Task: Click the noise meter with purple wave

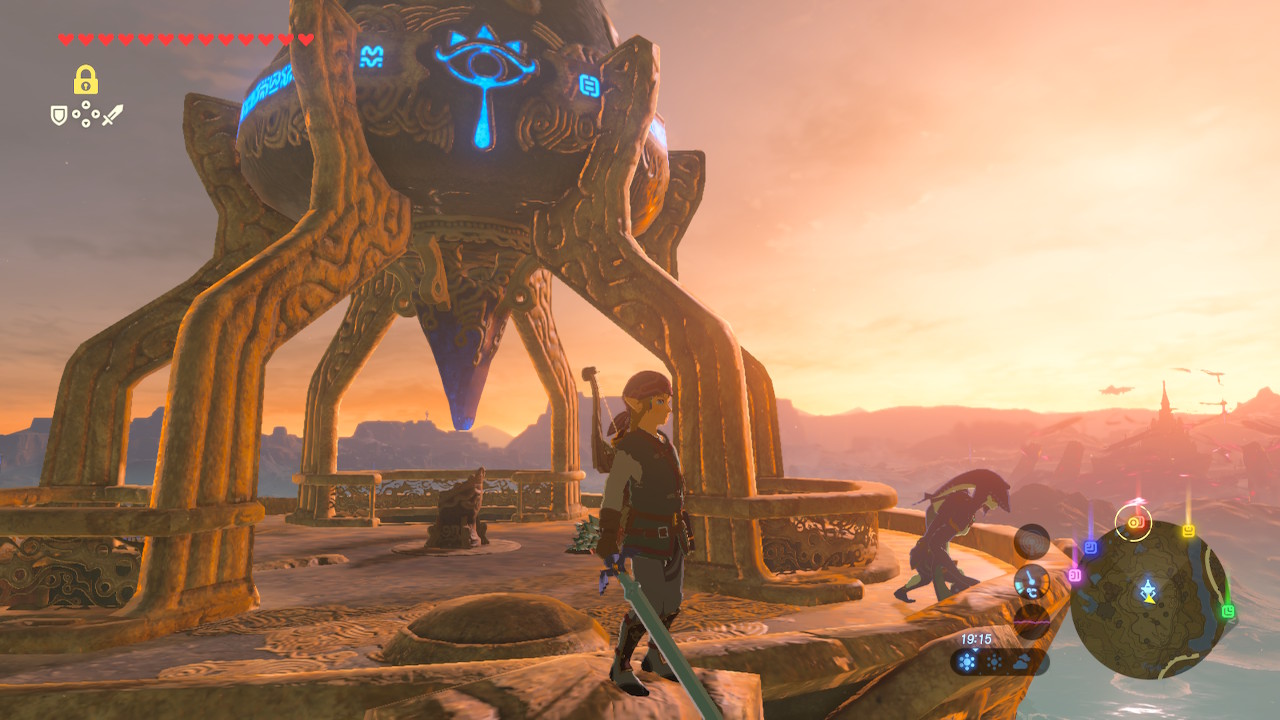Action: coord(1032,621)
